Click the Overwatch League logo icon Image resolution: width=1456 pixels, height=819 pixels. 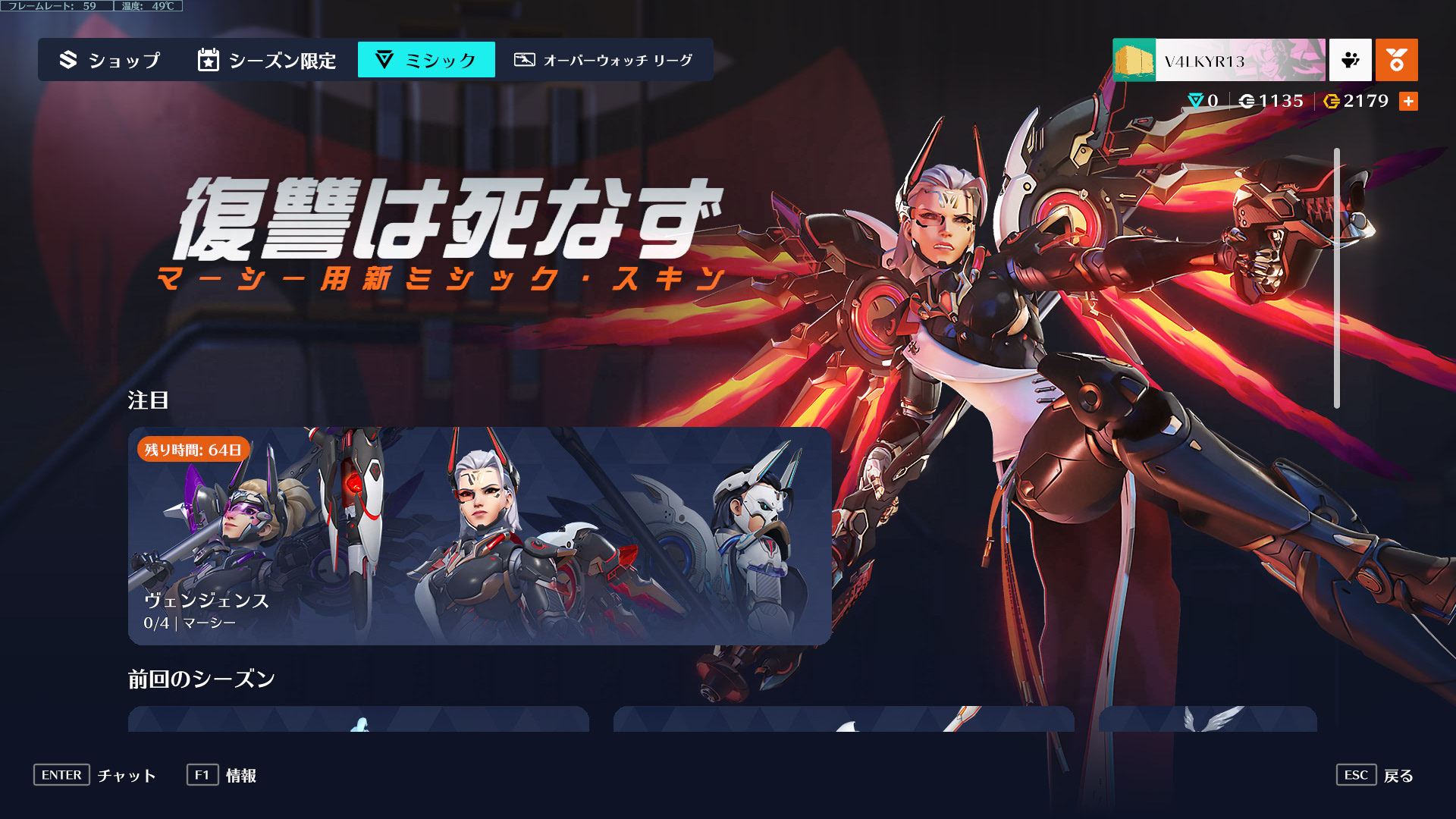pyautogui.click(x=523, y=59)
